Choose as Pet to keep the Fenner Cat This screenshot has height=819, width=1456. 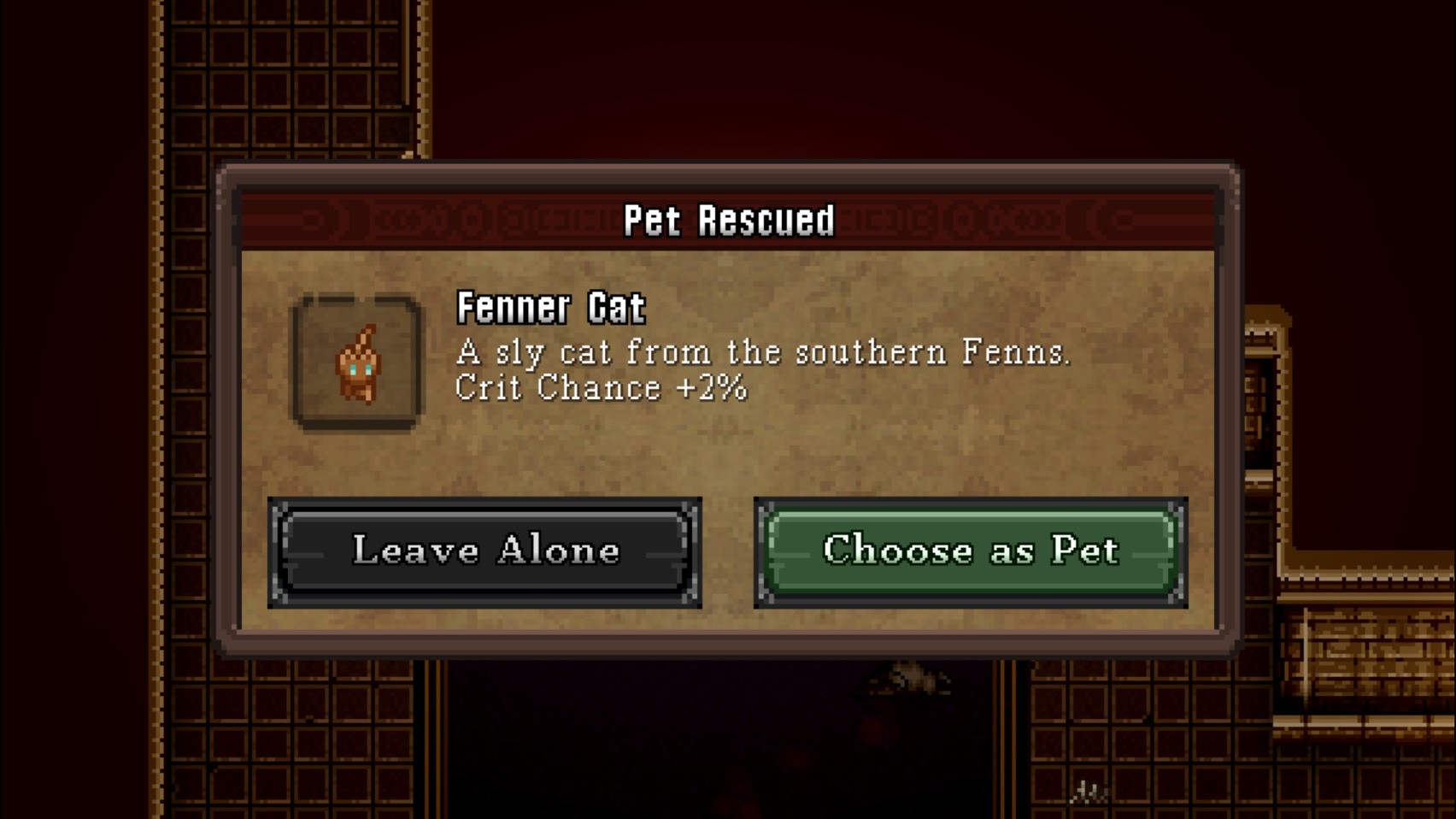pyautogui.click(x=968, y=551)
